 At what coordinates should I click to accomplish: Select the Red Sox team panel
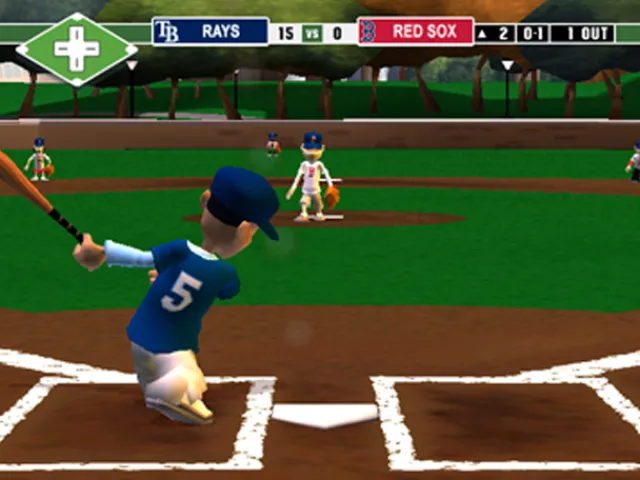point(415,32)
